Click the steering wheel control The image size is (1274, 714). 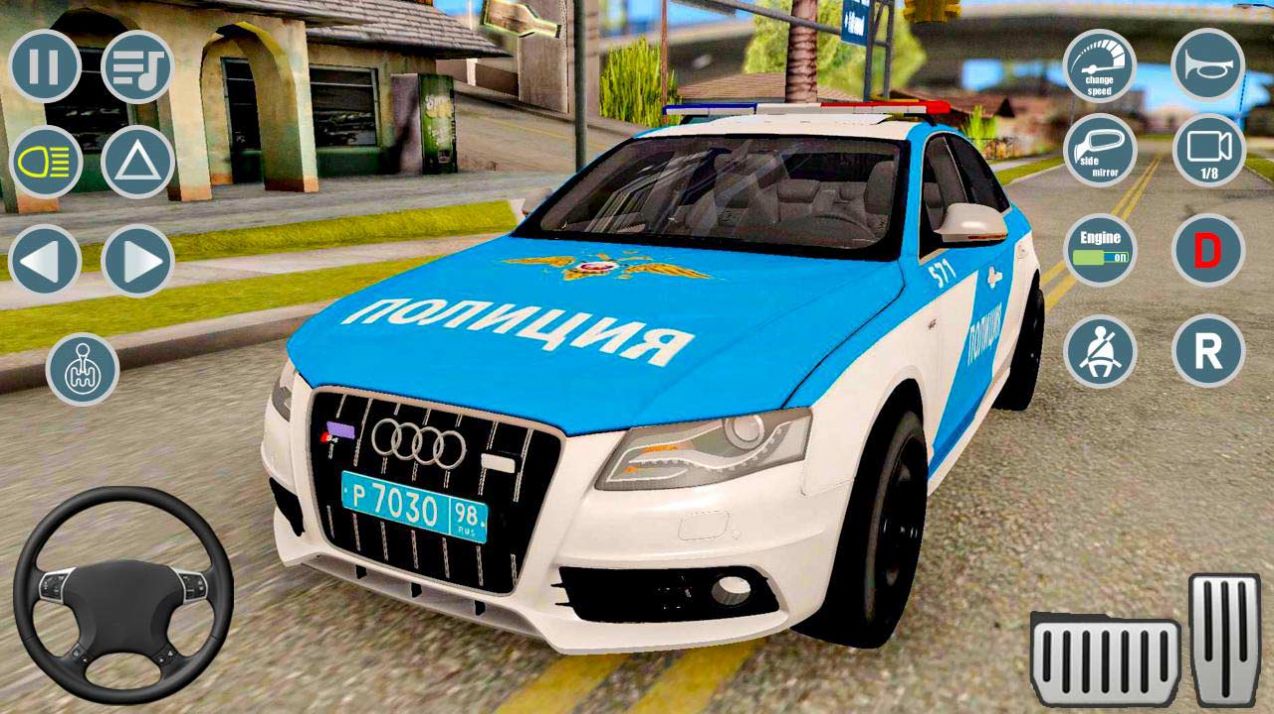[123, 594]
